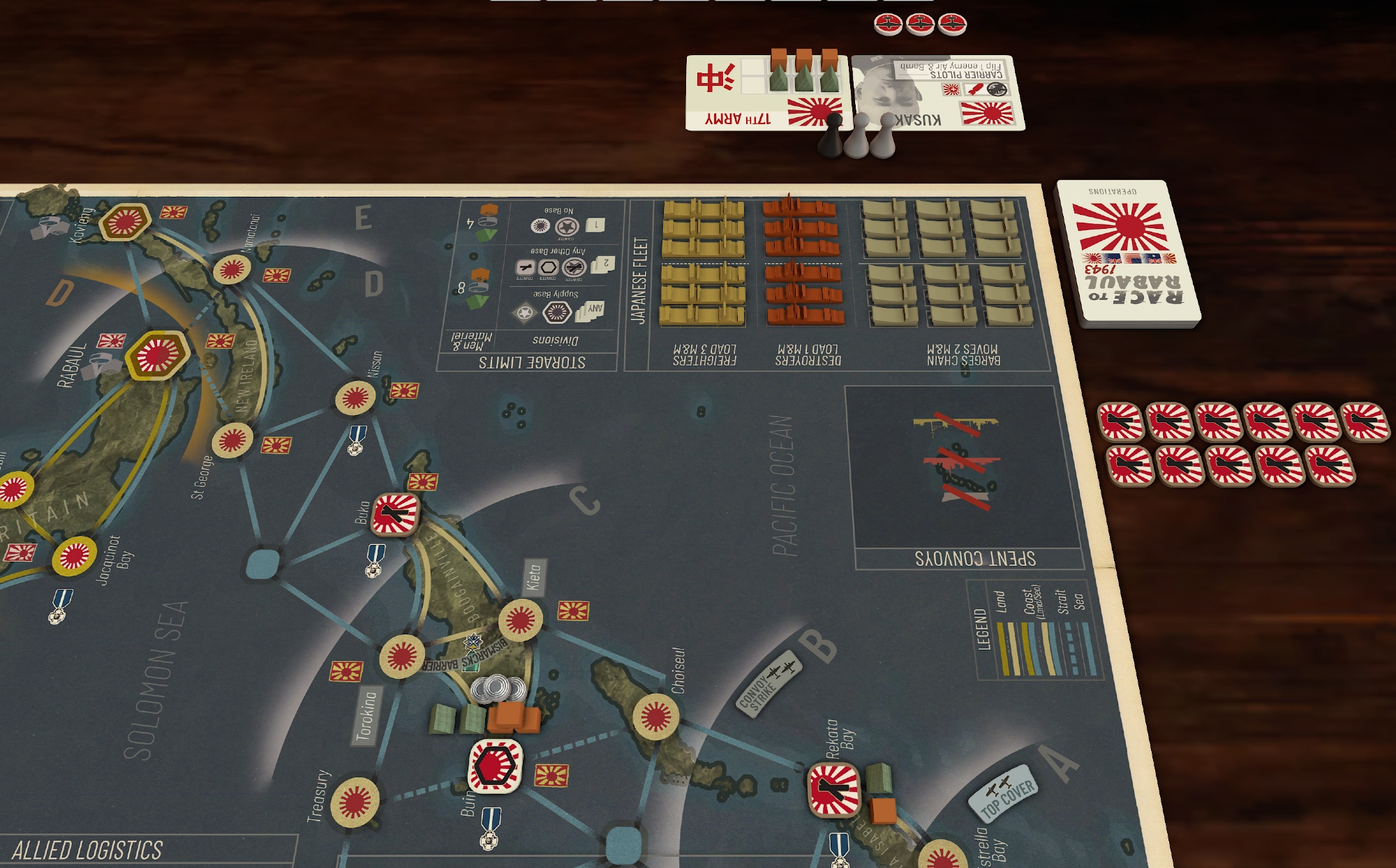Choose the Kieta location space
1396x868 pixels.
pos(520,620)
